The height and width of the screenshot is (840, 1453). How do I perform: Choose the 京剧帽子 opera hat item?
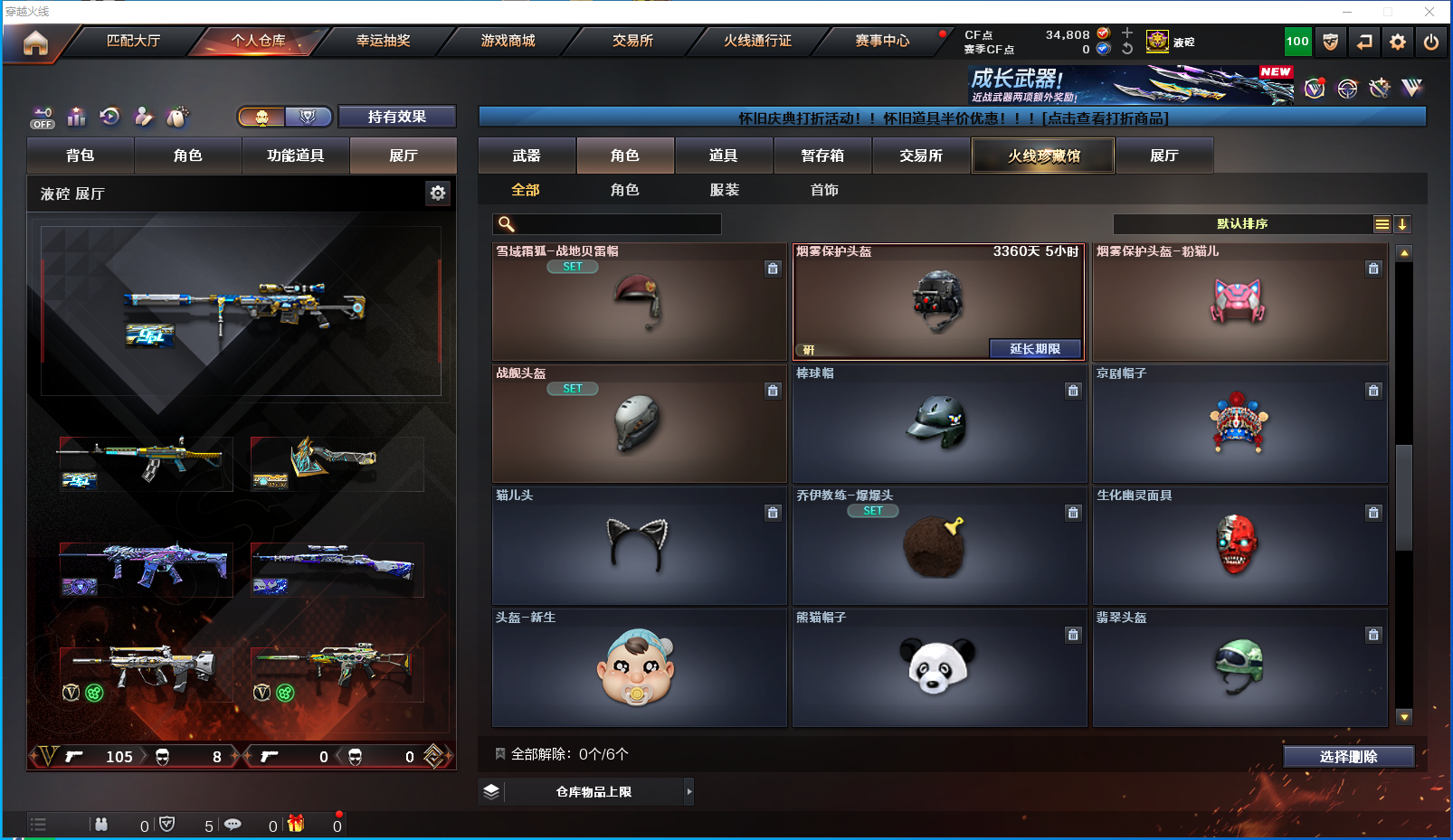pos(1239,423)
